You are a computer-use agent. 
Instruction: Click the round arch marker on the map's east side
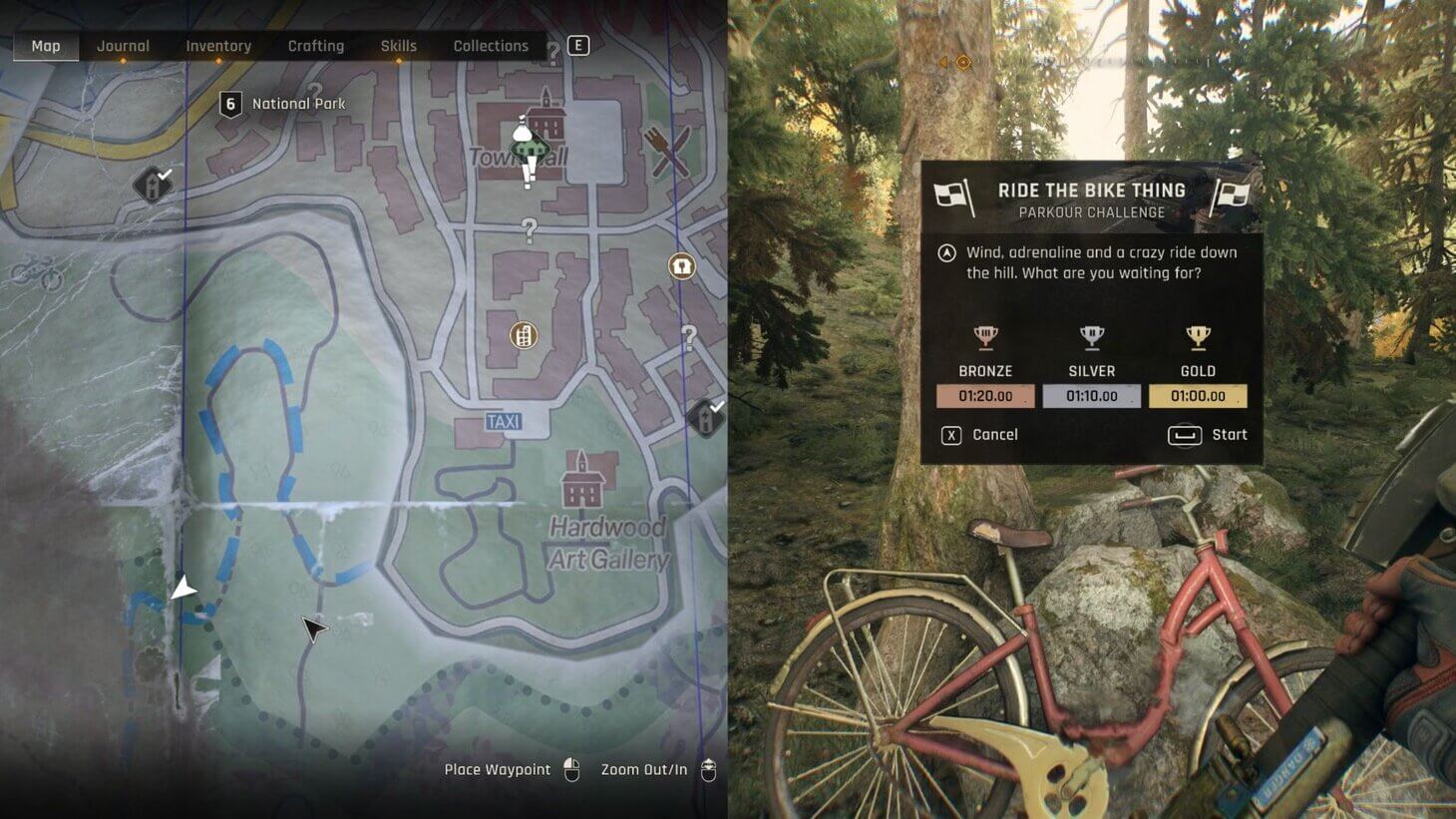[x=681, y=266]
